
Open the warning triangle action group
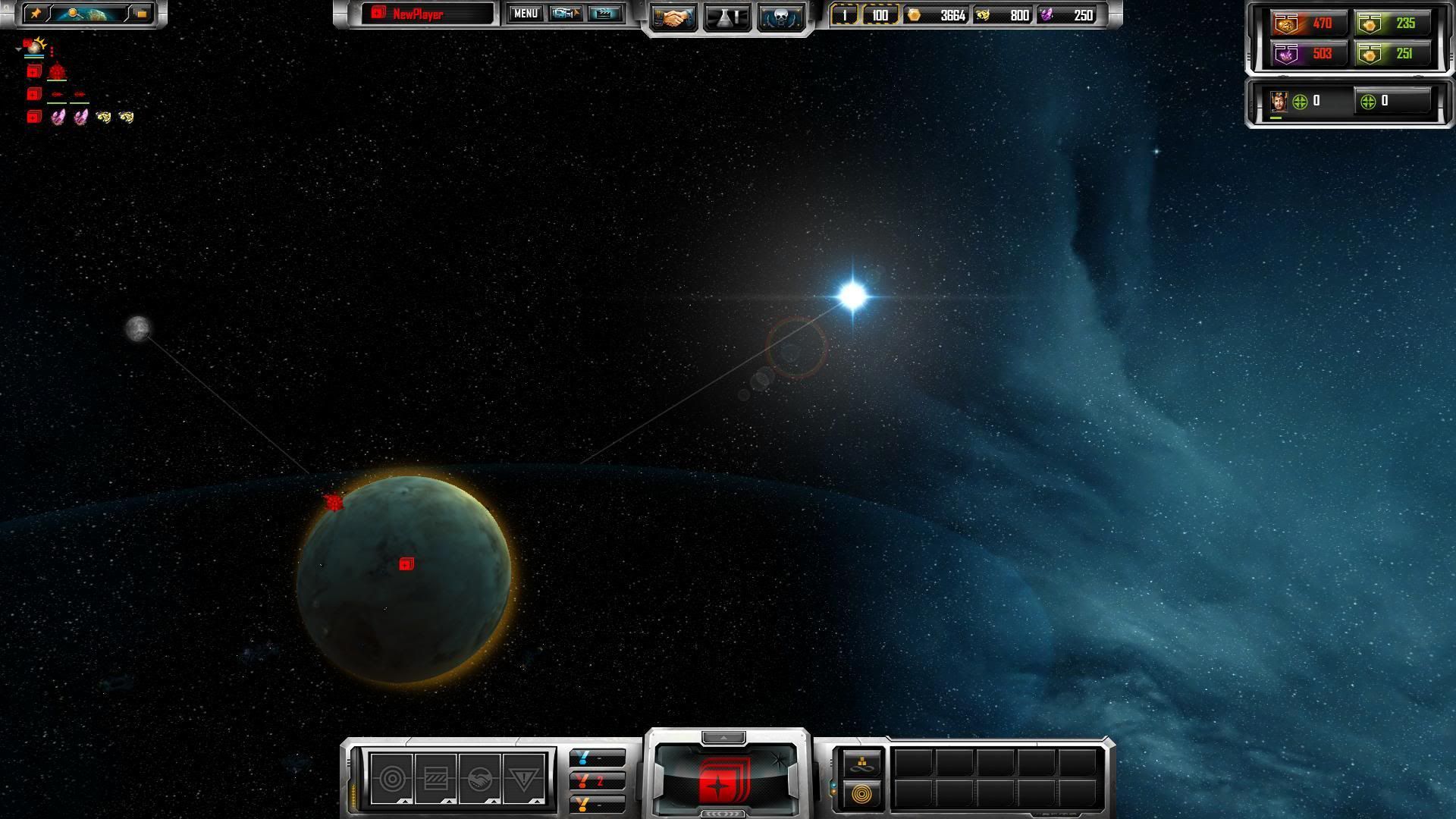click(x=523, y=779)
